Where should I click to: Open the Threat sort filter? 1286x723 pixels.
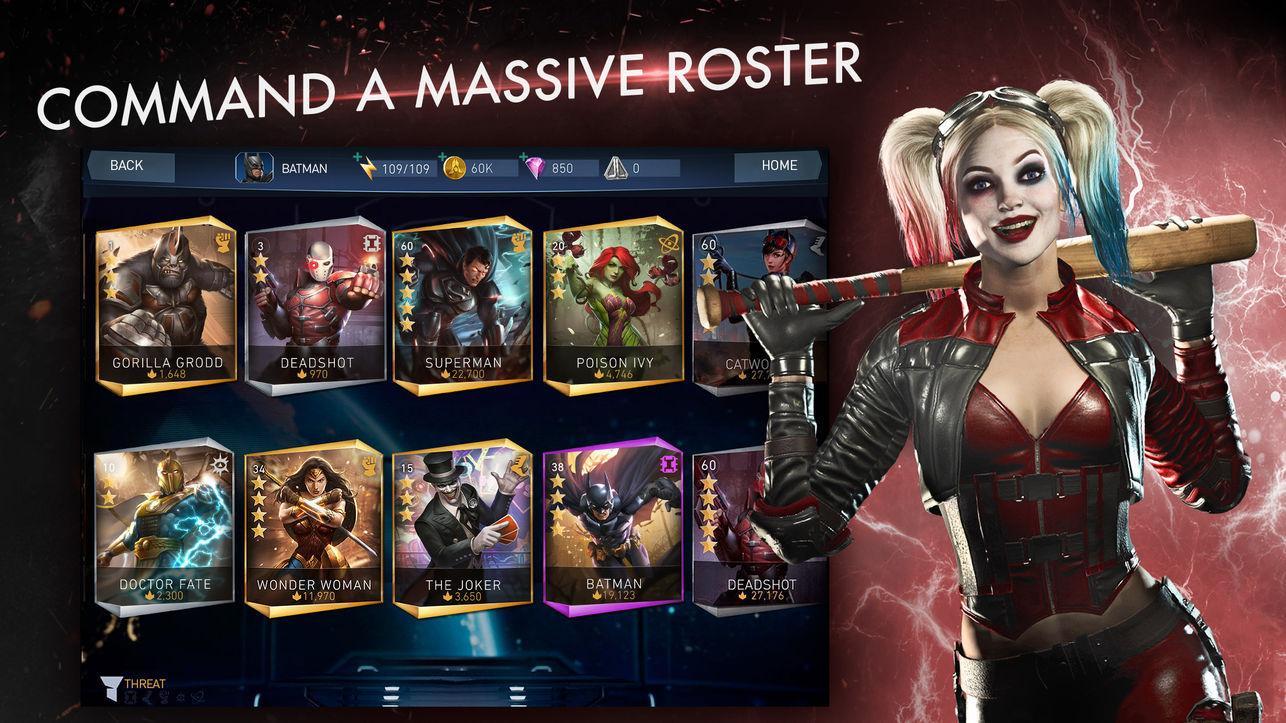tap(135, 685)
